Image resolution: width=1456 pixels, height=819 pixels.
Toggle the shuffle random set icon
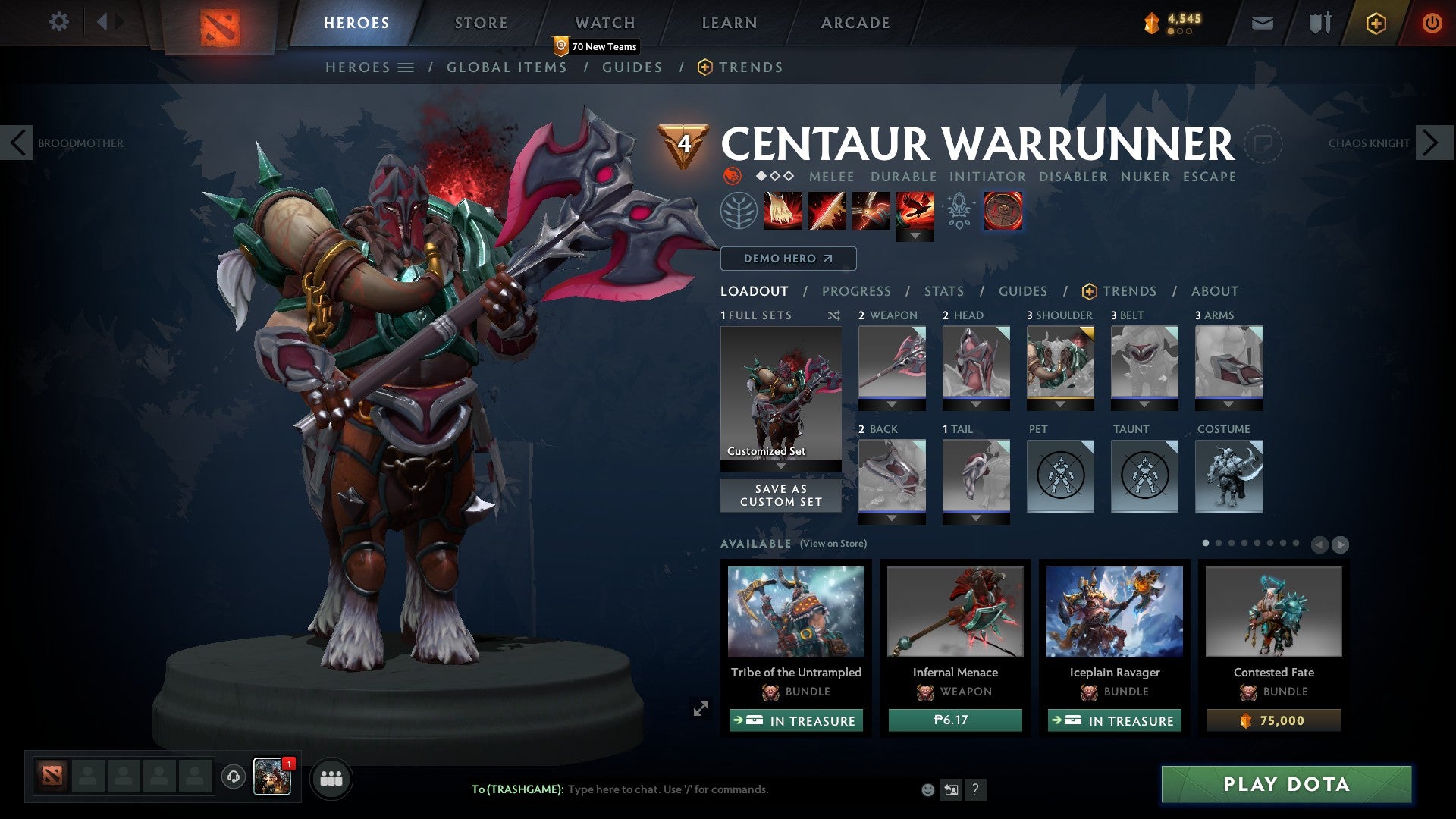coord(833,315)
